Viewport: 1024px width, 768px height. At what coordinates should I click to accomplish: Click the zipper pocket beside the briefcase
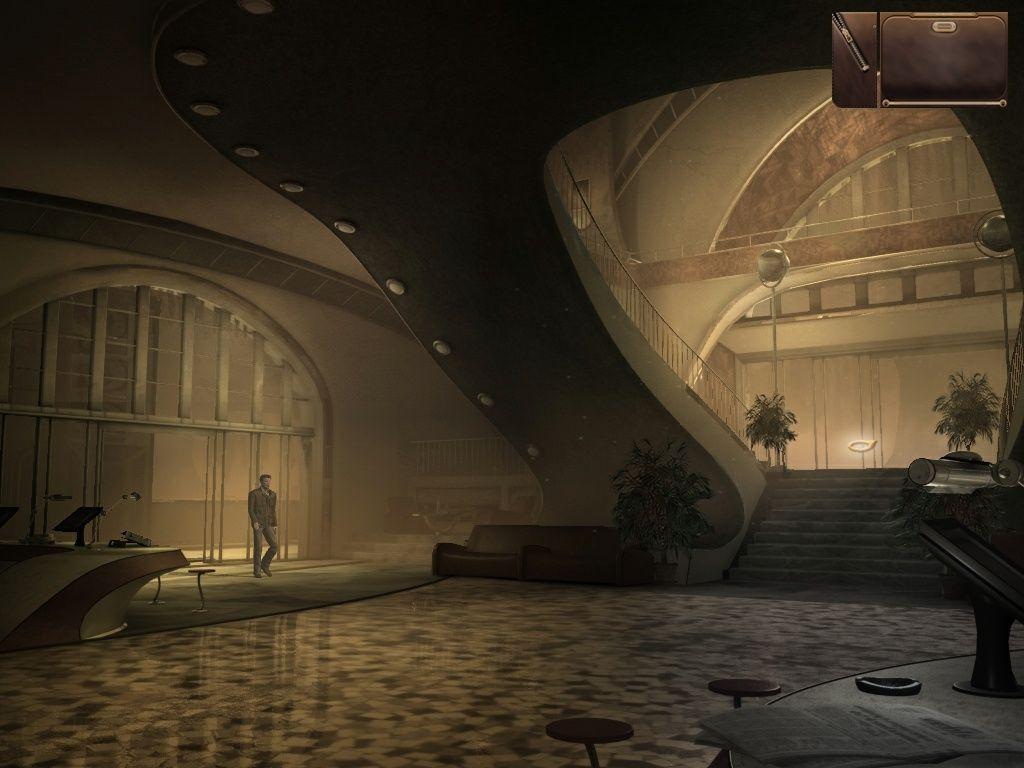click(x=854, y=59)
